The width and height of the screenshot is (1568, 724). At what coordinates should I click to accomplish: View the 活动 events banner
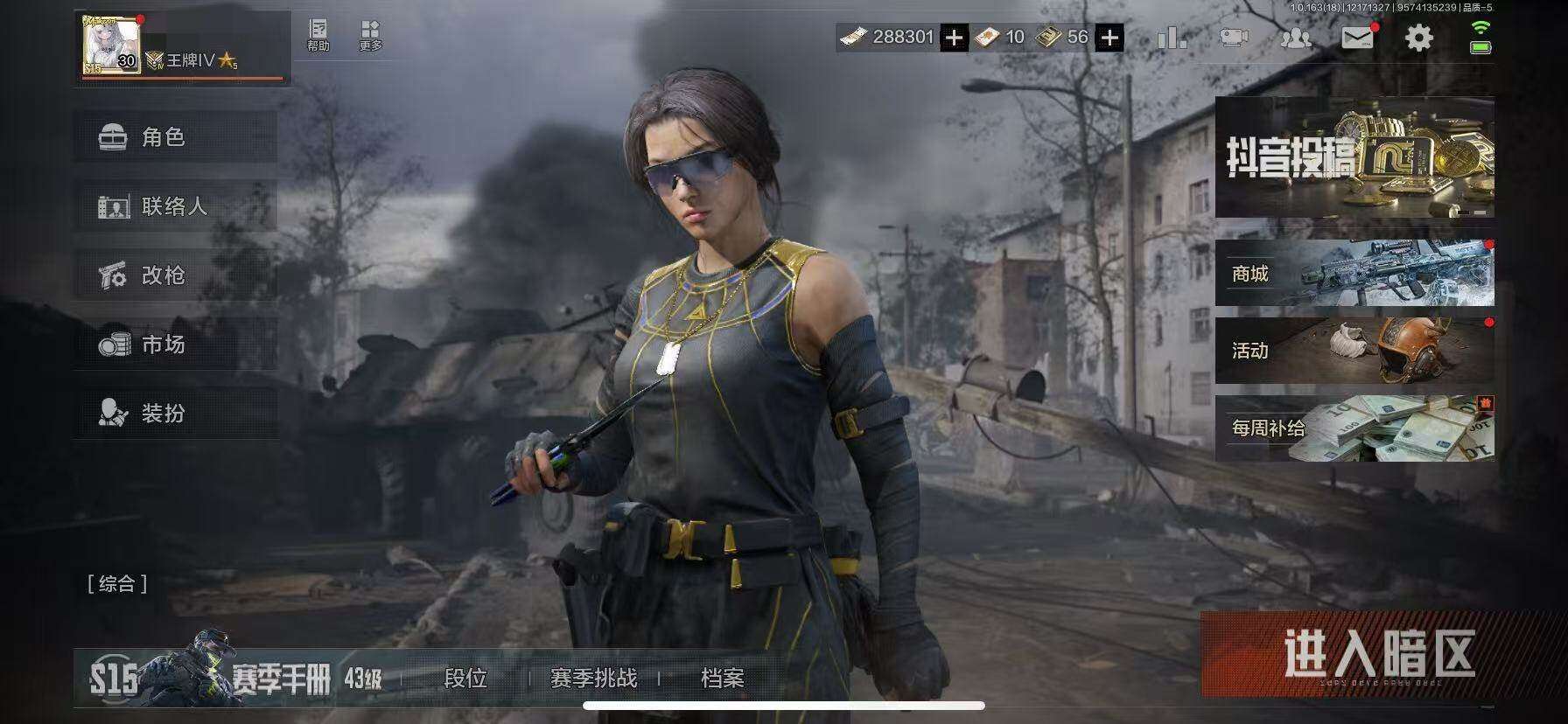[1354, 351]
